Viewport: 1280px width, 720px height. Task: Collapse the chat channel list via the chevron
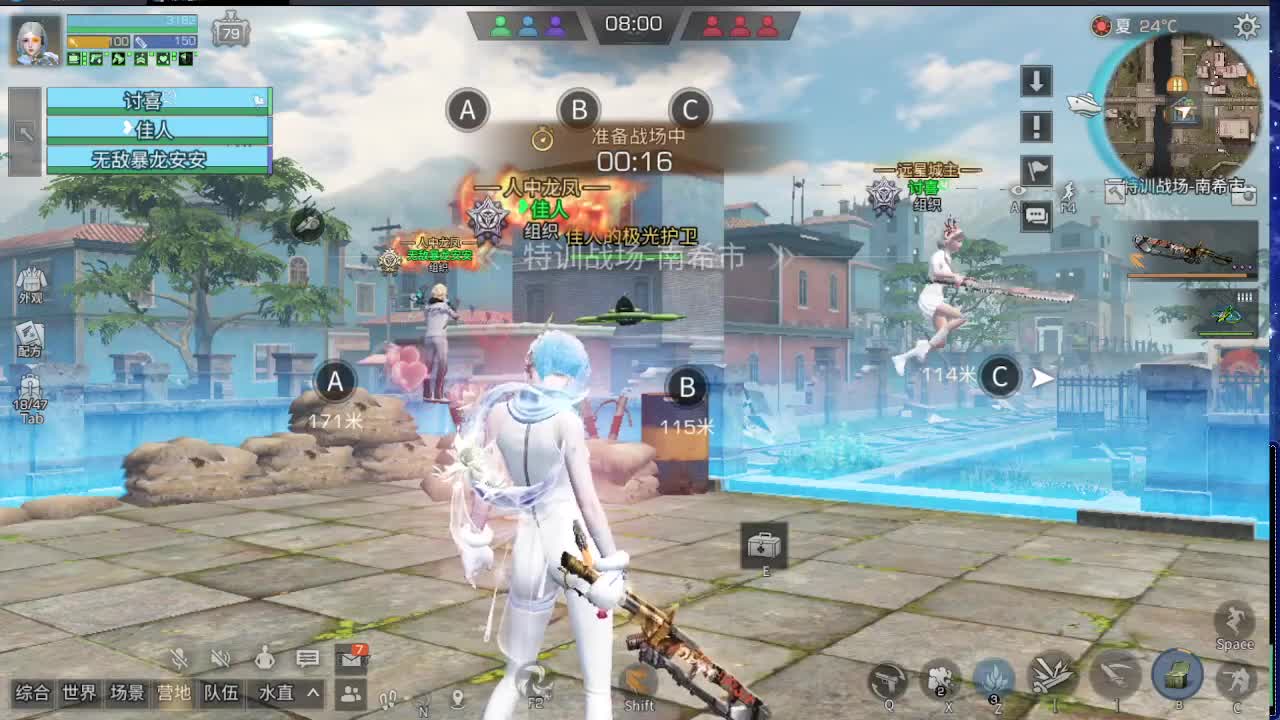[x=313, y=692]
